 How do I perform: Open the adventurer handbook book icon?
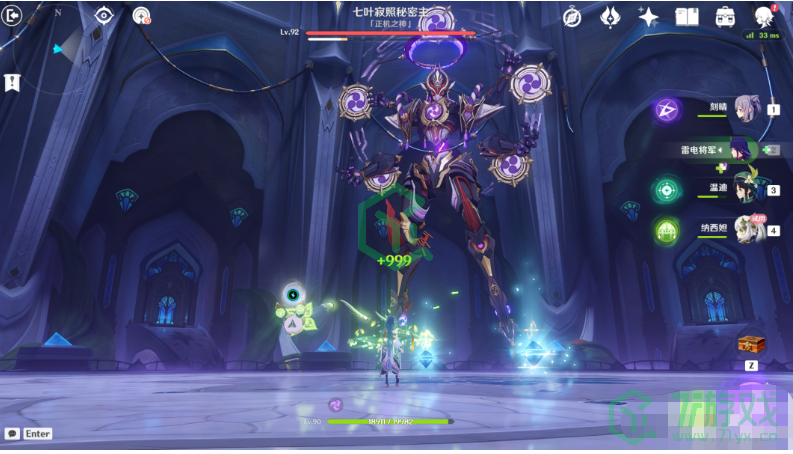686,17
